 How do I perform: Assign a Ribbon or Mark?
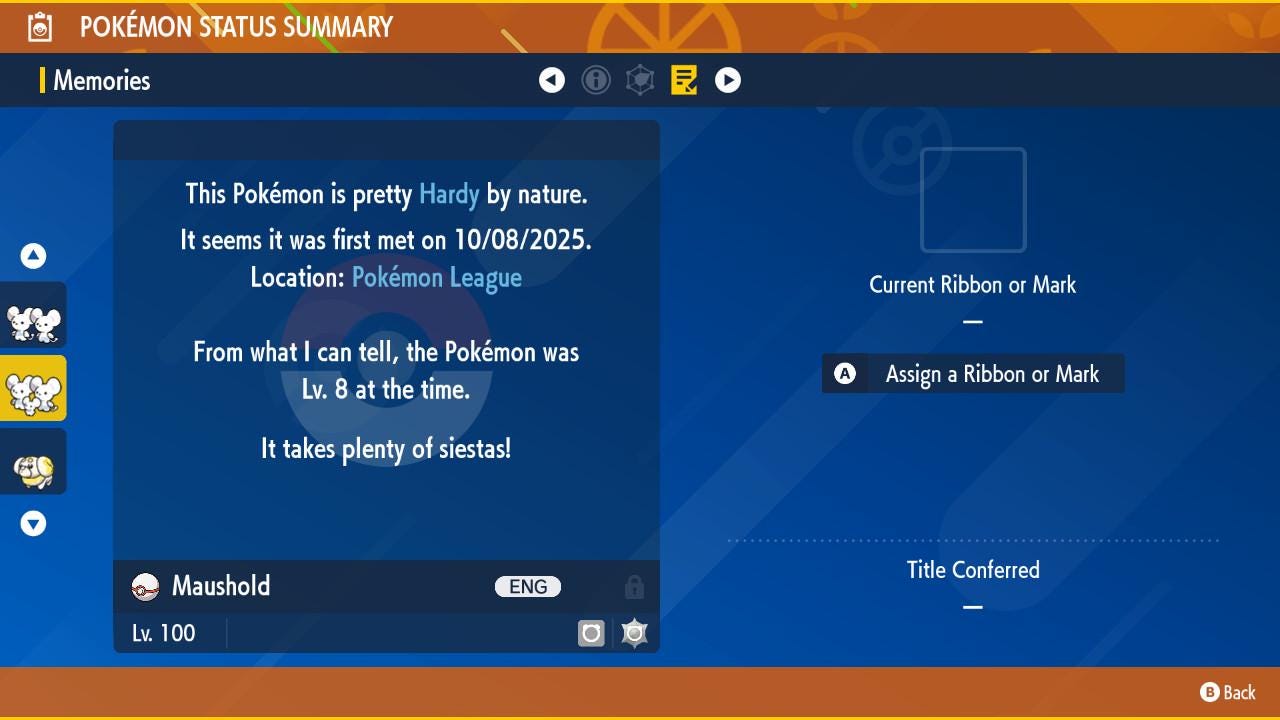pos(973,374)
